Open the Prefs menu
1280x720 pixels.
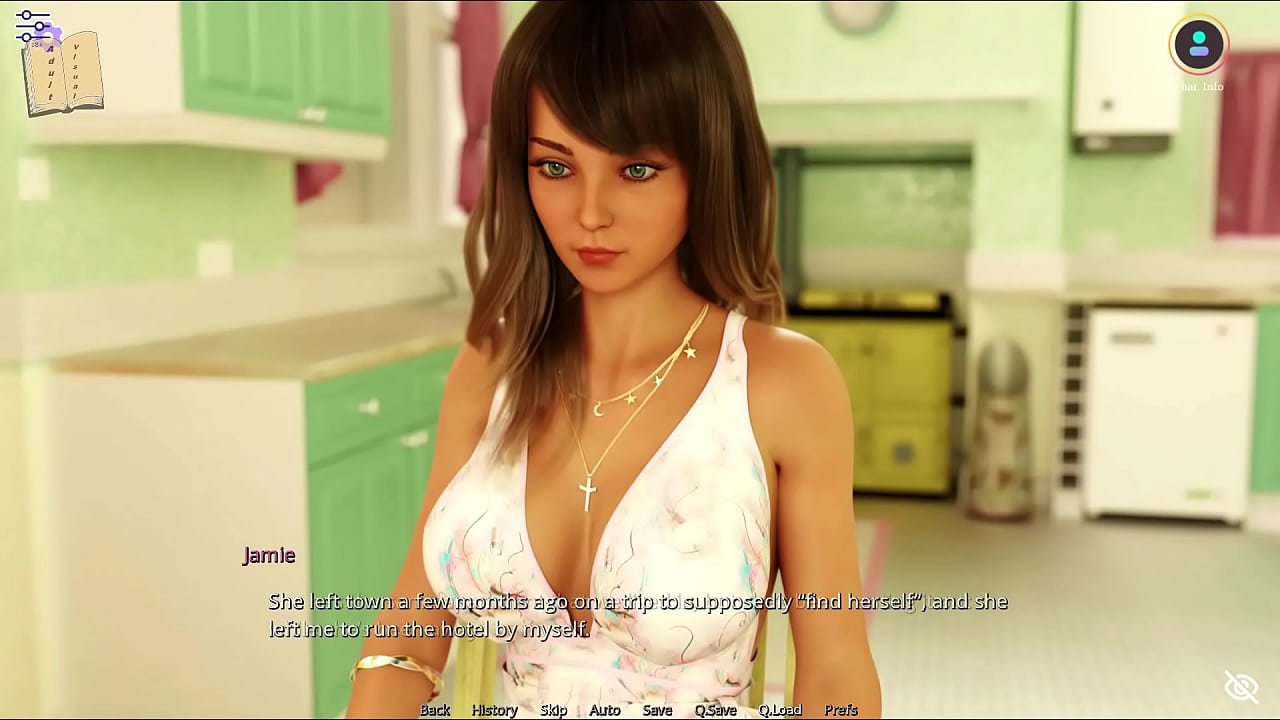841,709
